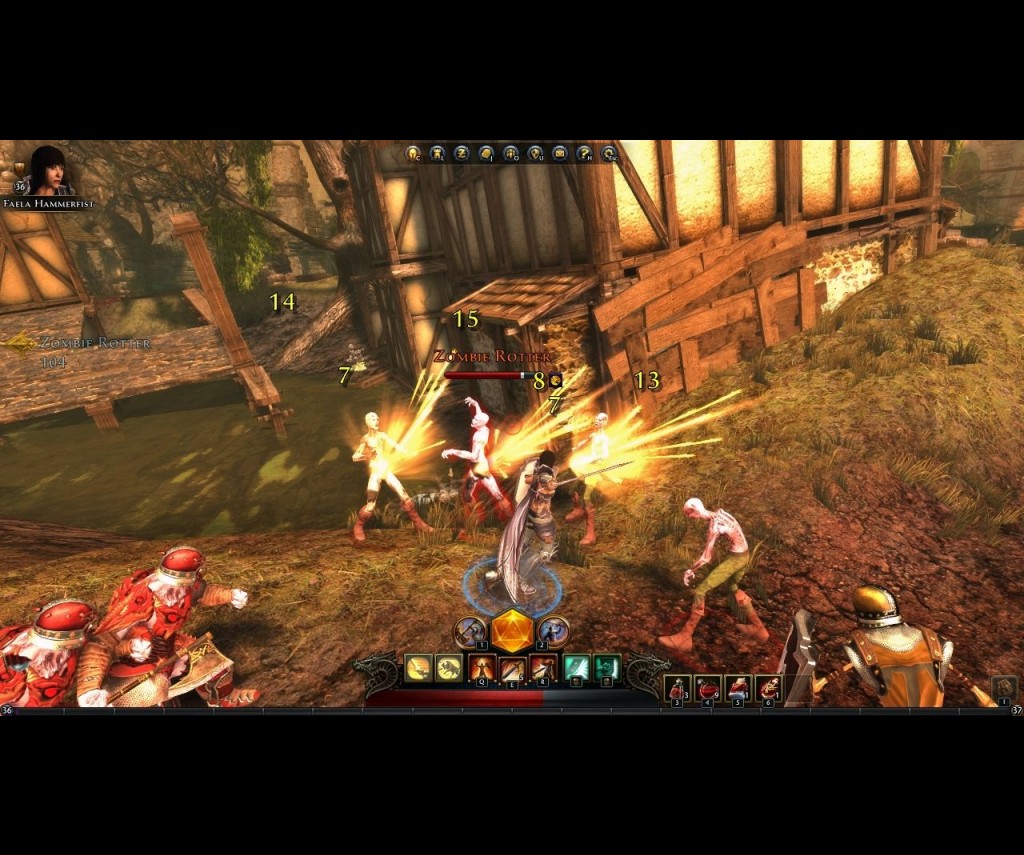Open the bag slot in bottom-right corner
The height and width of the screenshot is (855, 1024).
[x=1004, y=688]
